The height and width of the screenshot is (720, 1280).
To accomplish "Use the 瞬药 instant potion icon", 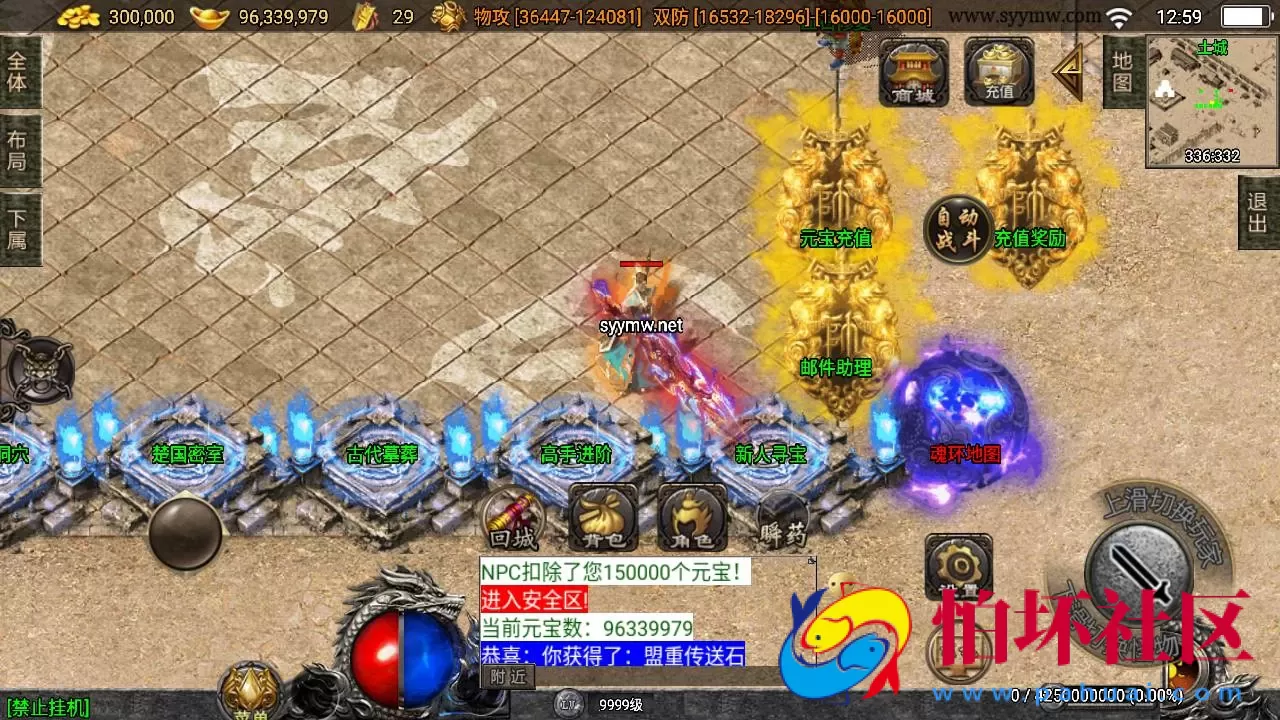I will 780,519.
